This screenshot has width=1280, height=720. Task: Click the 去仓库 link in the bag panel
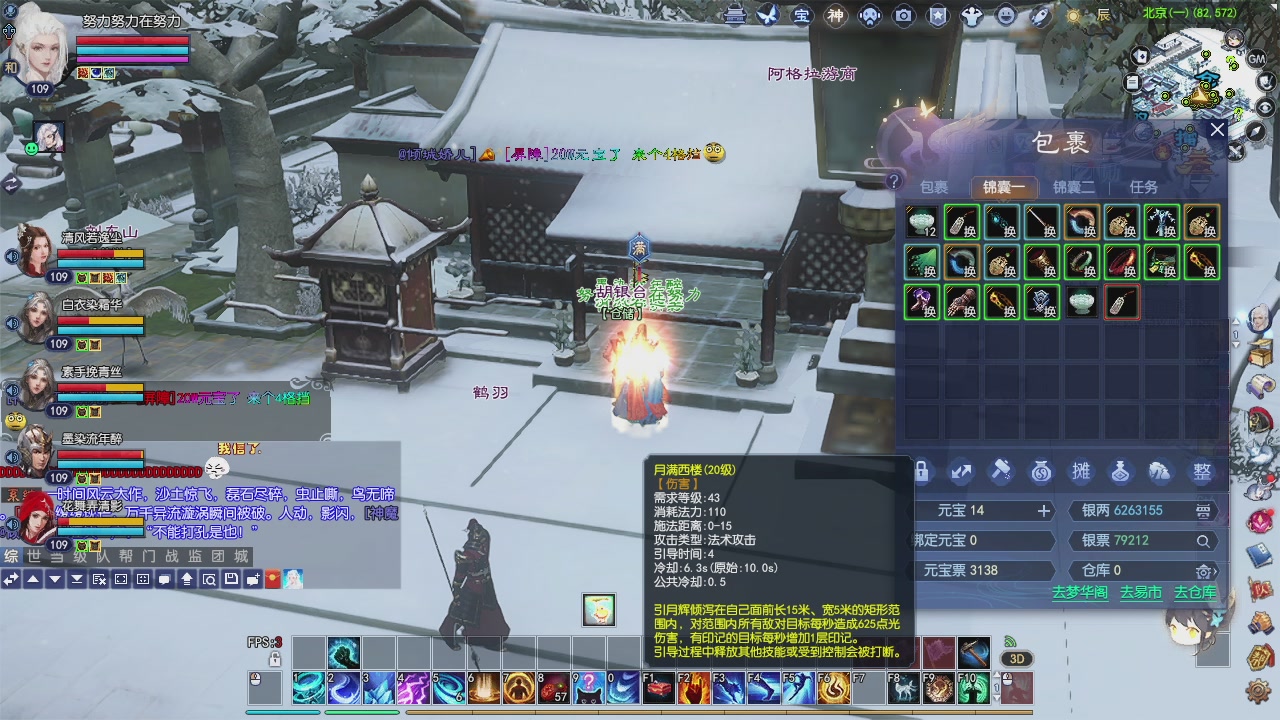[x=1197, y=592]
